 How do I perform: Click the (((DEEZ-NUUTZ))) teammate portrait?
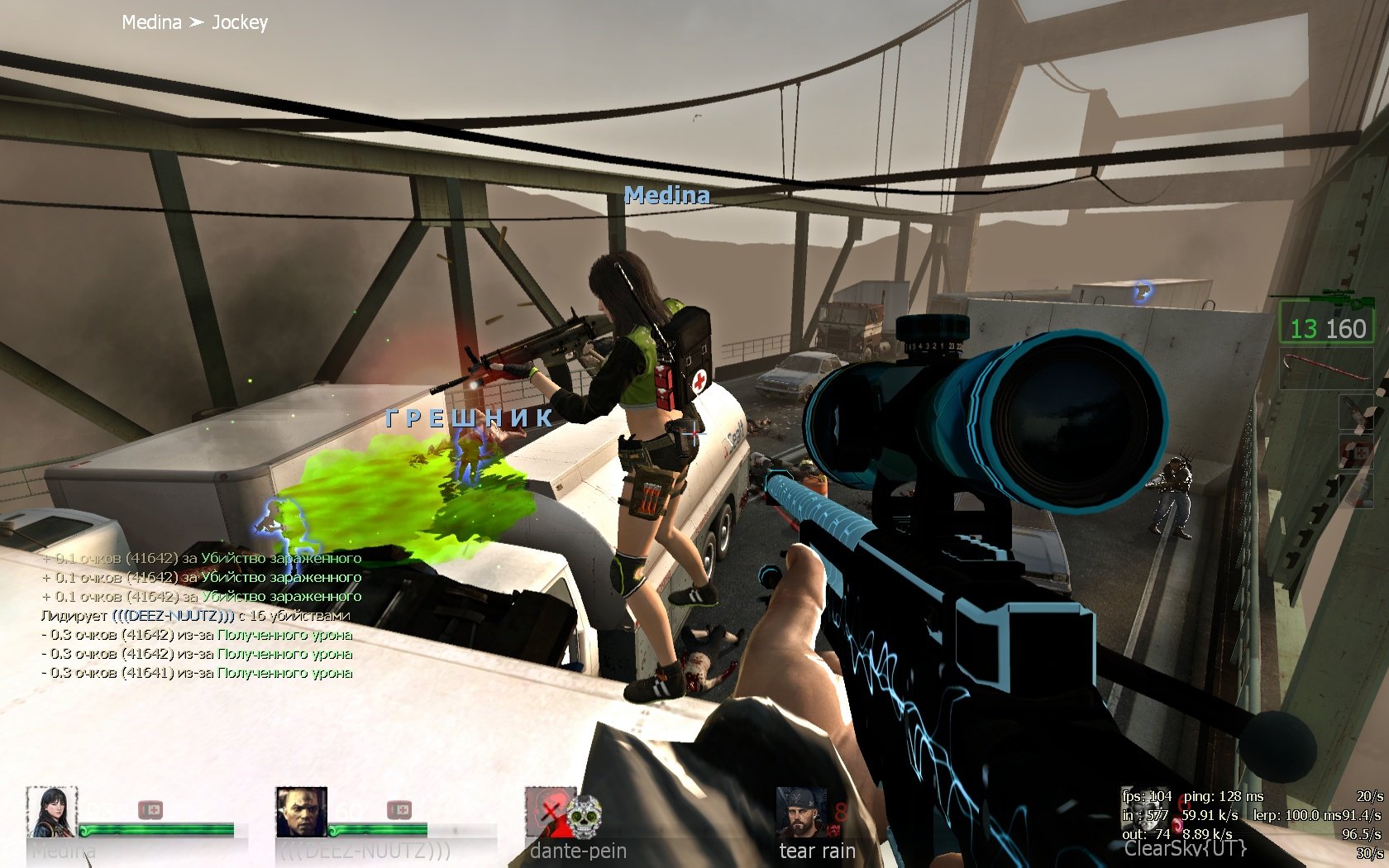click(301, 812)
